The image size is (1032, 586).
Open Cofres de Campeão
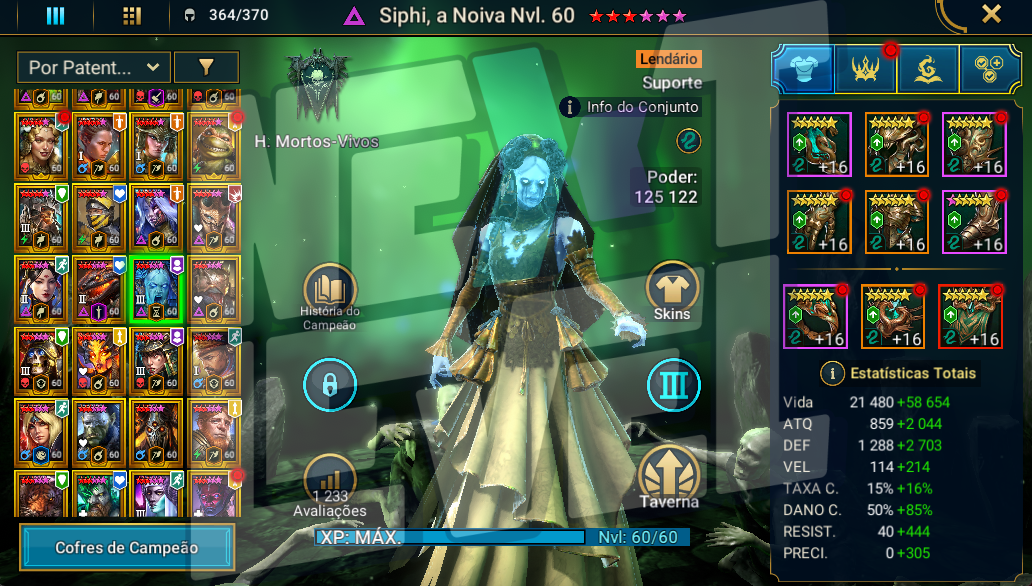[x=126, y=548]
